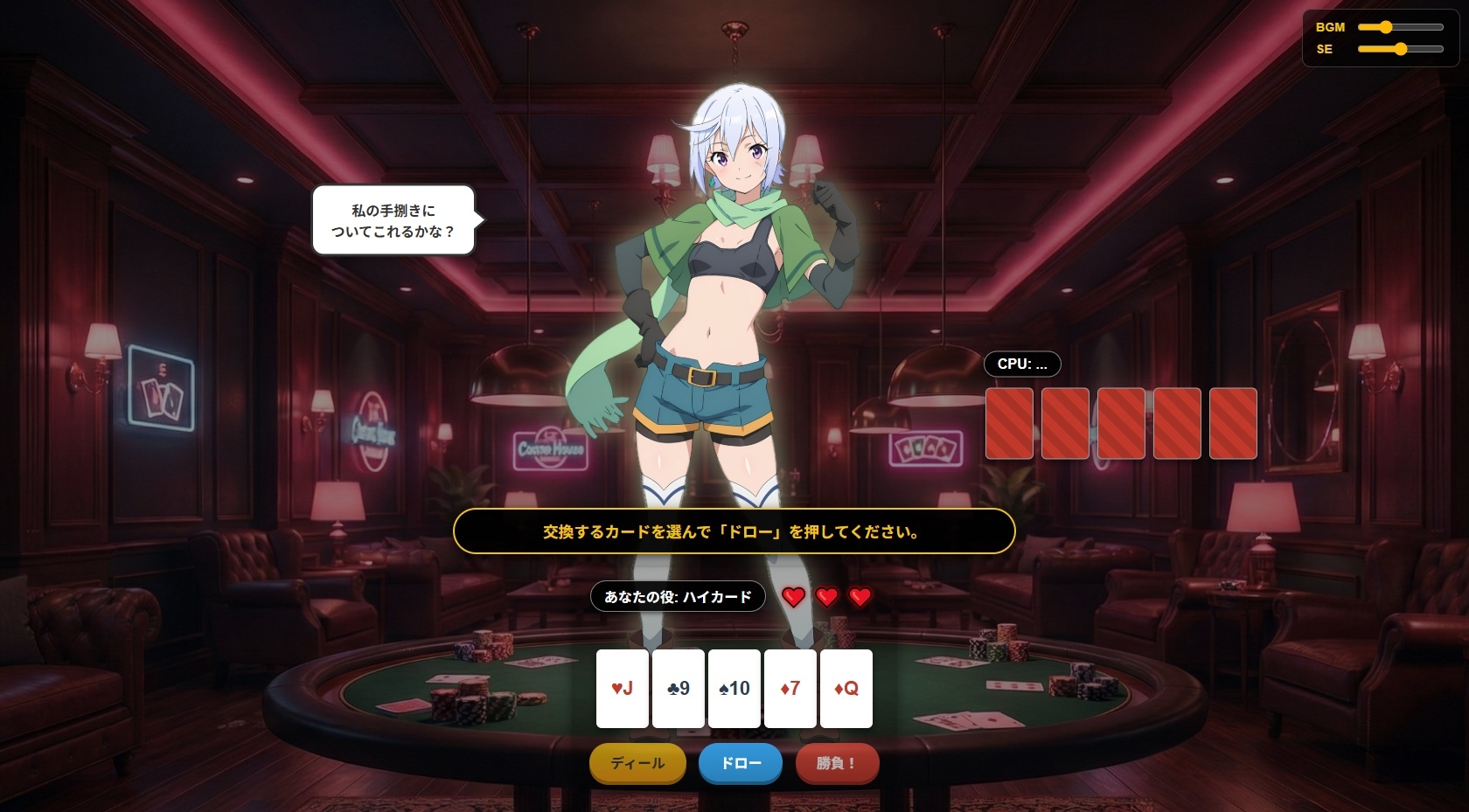Select the 7 of diamonds card
The image size is (1469, 812).
click(x=790, y=689)
